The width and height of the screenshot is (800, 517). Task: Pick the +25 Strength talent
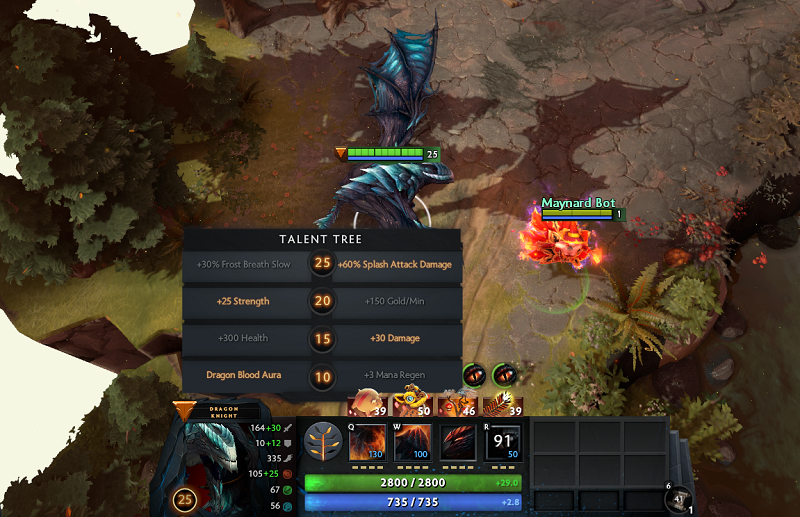click(x=246, y=301)
